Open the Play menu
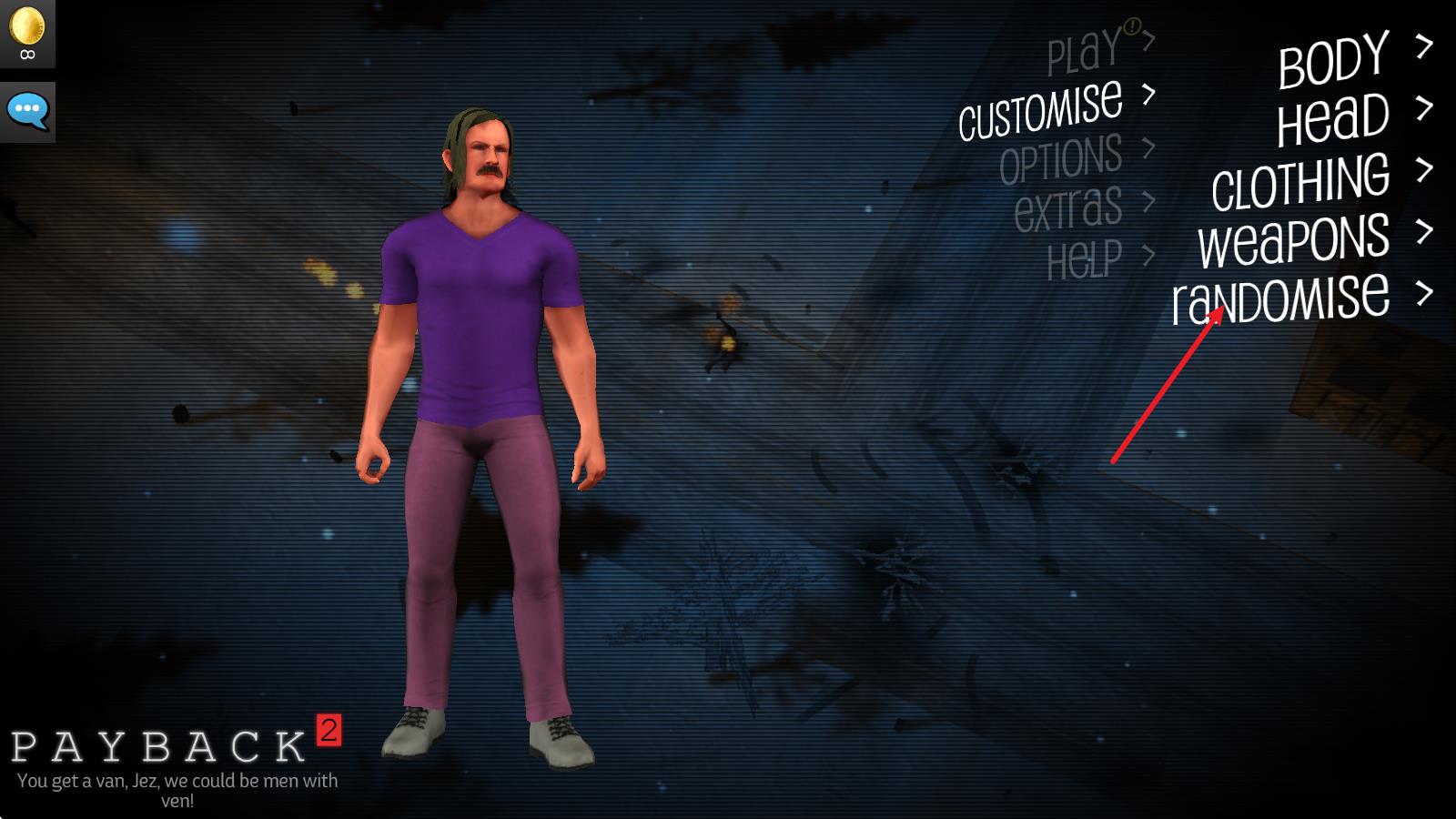The width and height of the screenshot is (1456, 819). click(1084, 51)
